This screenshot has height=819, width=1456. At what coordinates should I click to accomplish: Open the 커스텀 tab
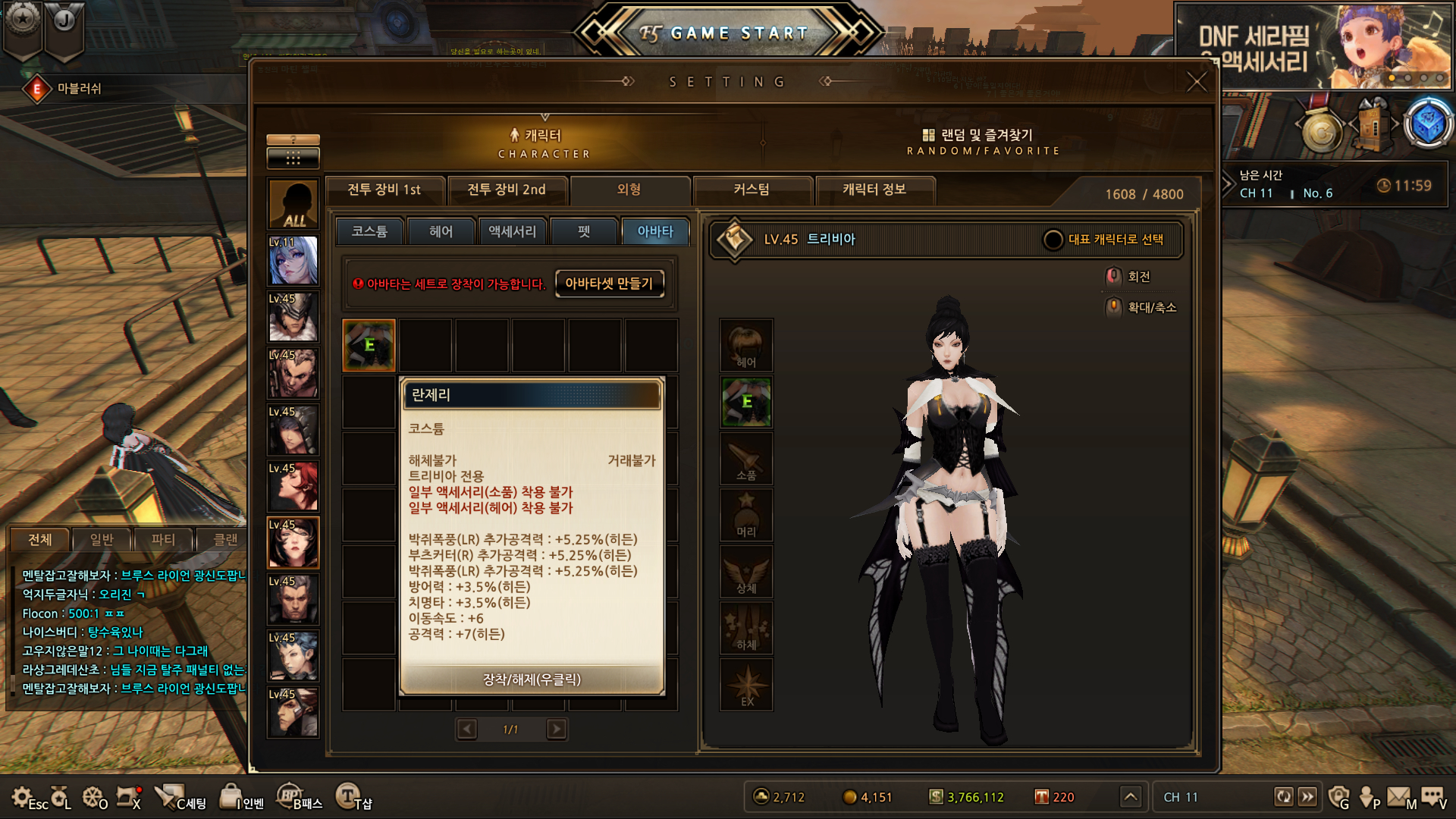click(x=752, y=190)
